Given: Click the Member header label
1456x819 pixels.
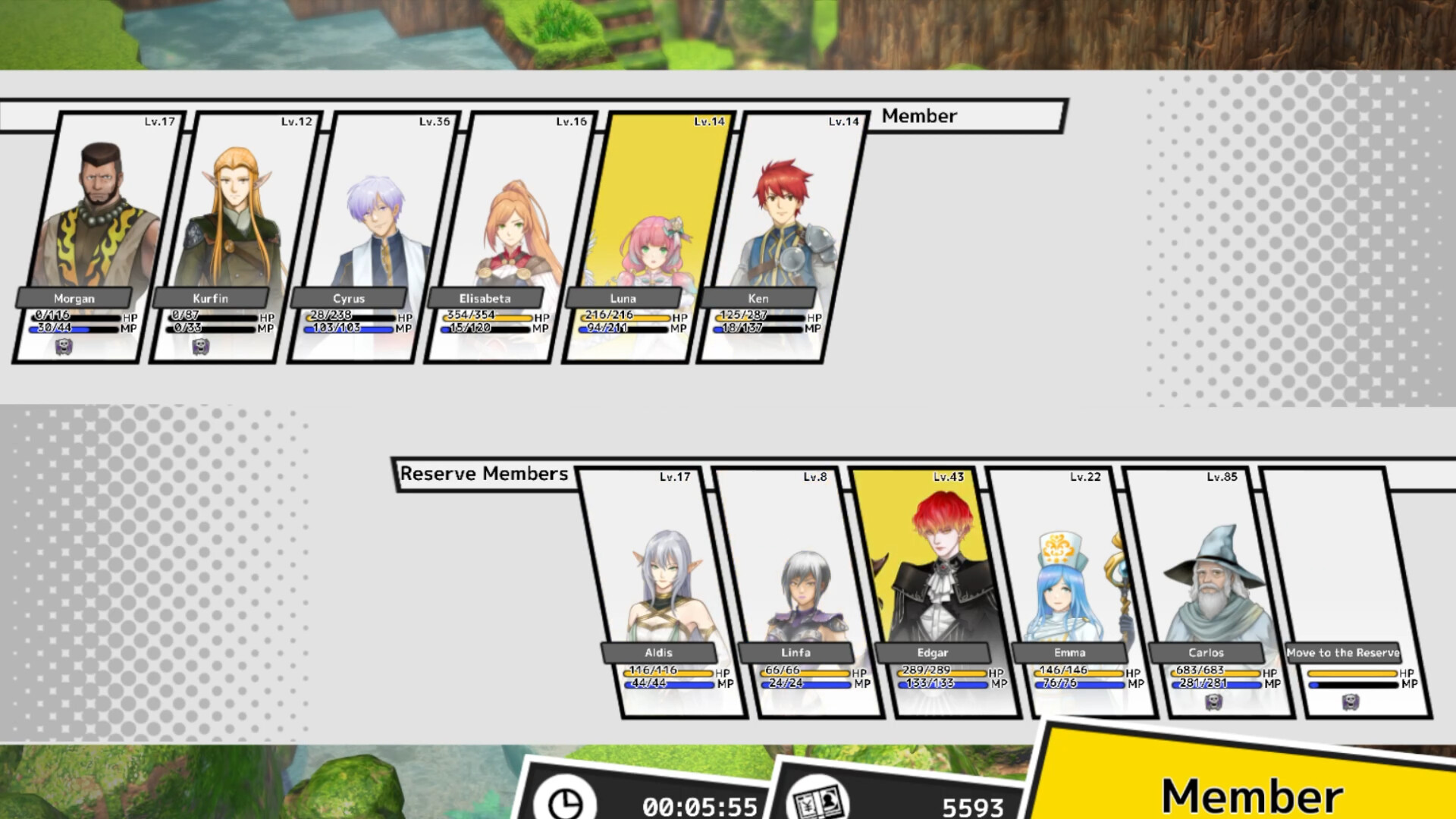Looking at the screenshot, I should (918, 116).
